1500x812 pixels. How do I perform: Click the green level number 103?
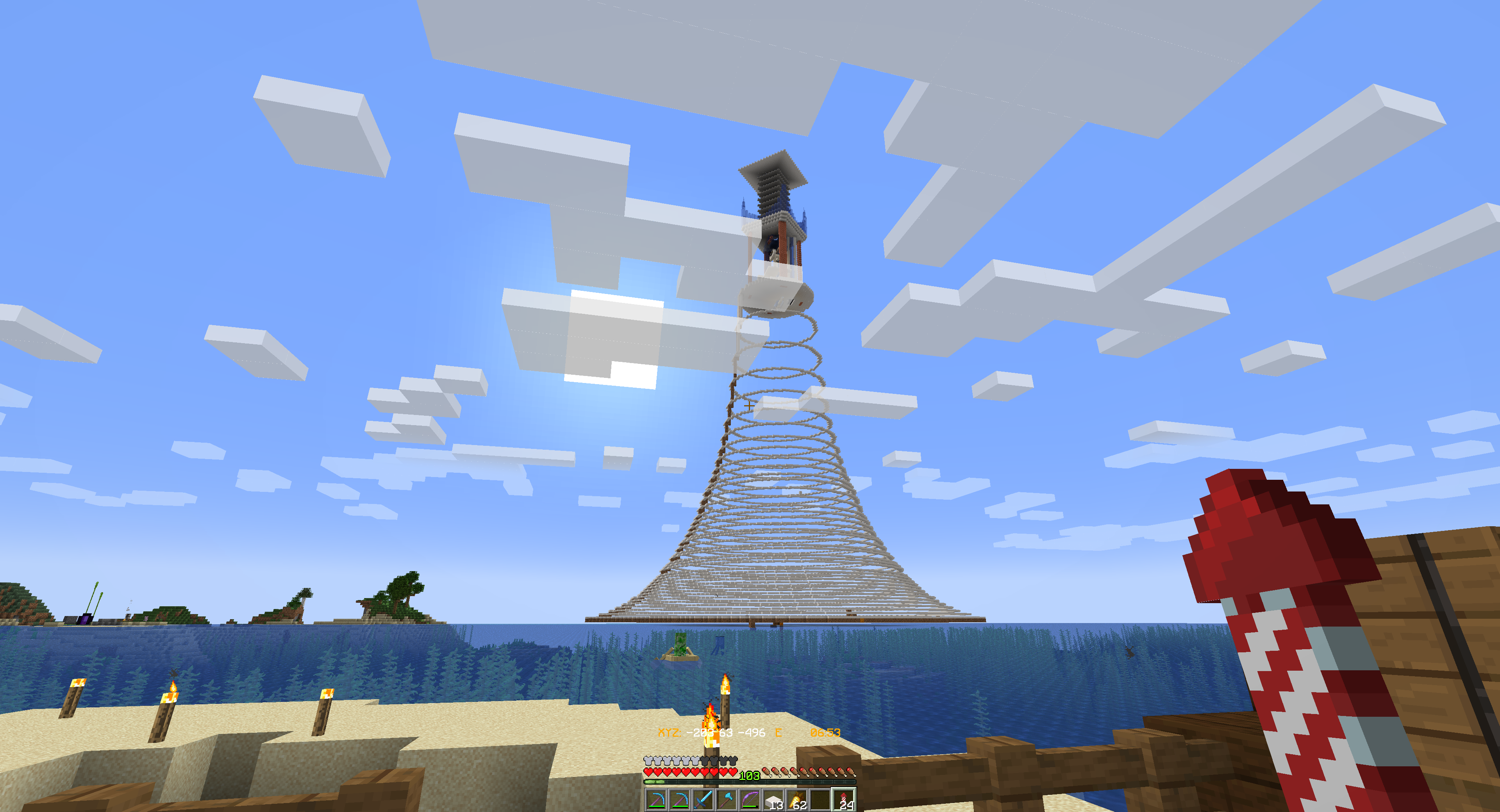click(750, 776)
